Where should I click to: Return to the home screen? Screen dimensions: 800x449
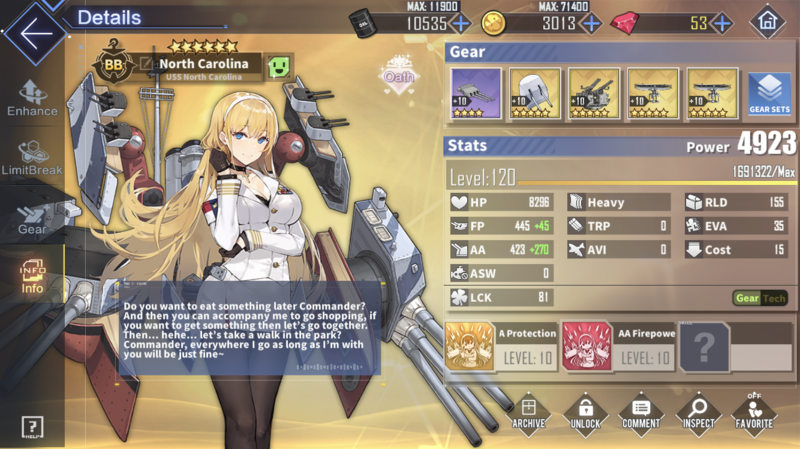[x=767, y=22]
